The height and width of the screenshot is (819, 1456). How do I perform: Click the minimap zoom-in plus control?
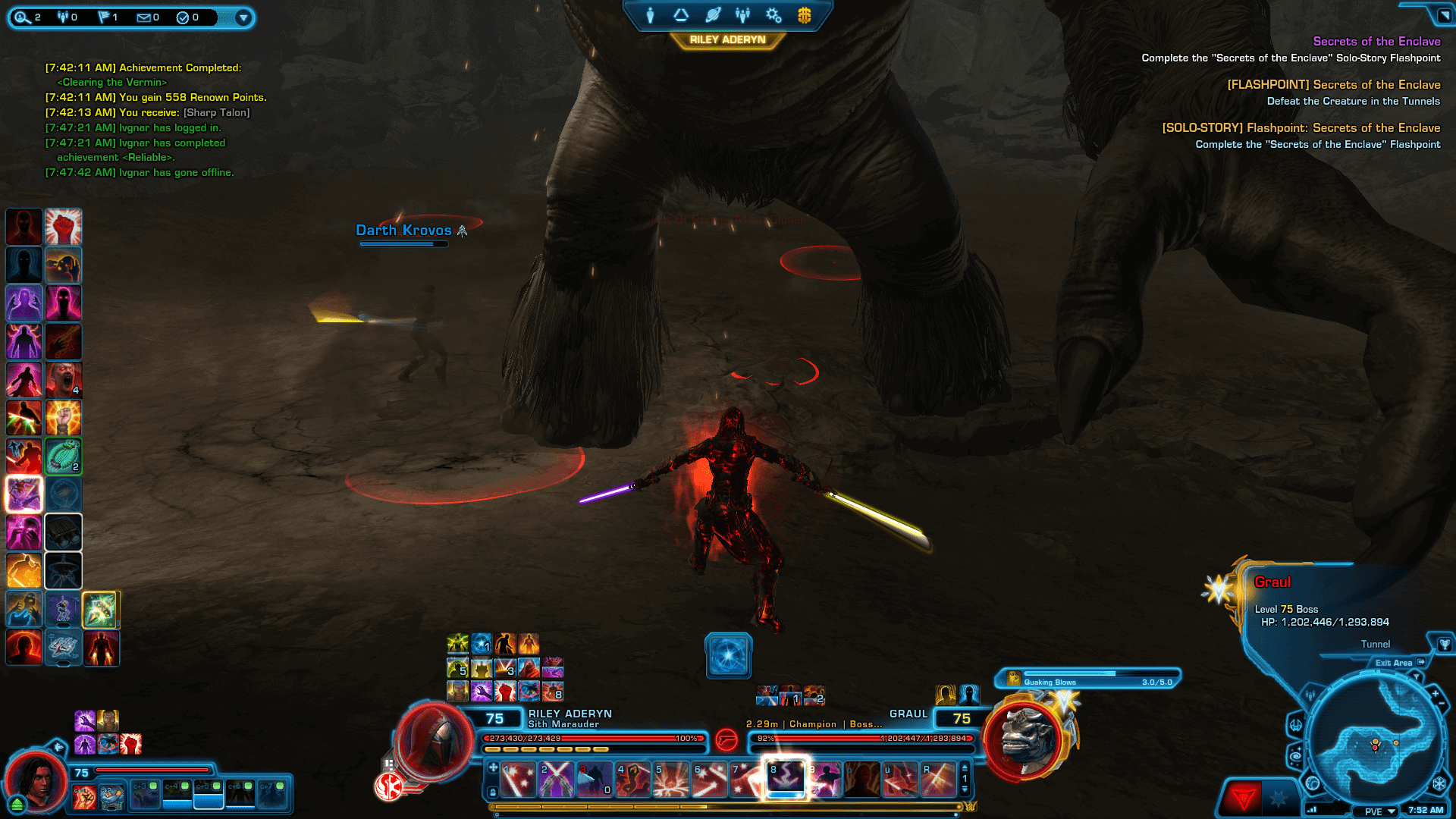pos(1435,693)
